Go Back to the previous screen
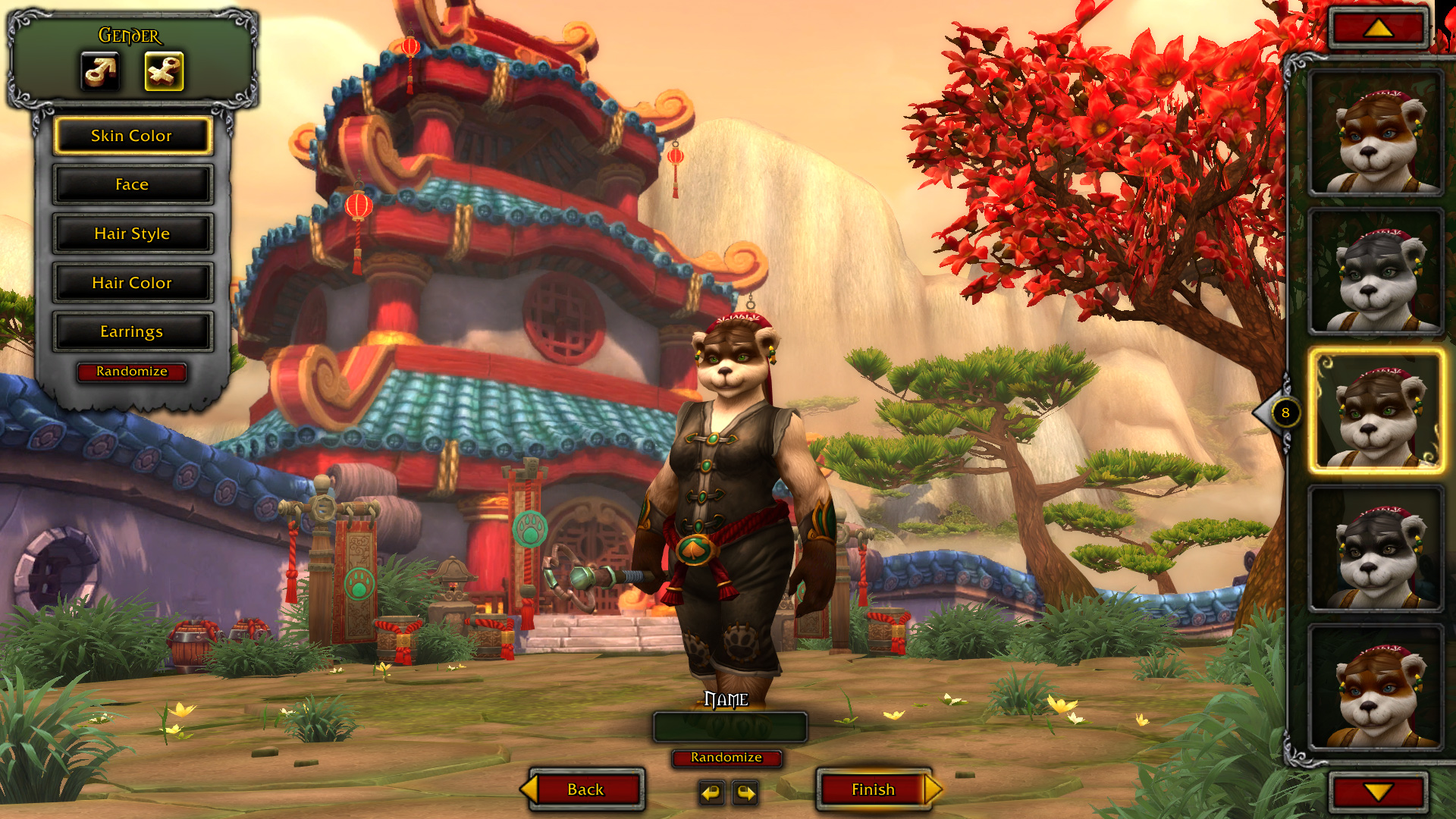The width and height of the screenshot is (1456, 819). point(585,789)
